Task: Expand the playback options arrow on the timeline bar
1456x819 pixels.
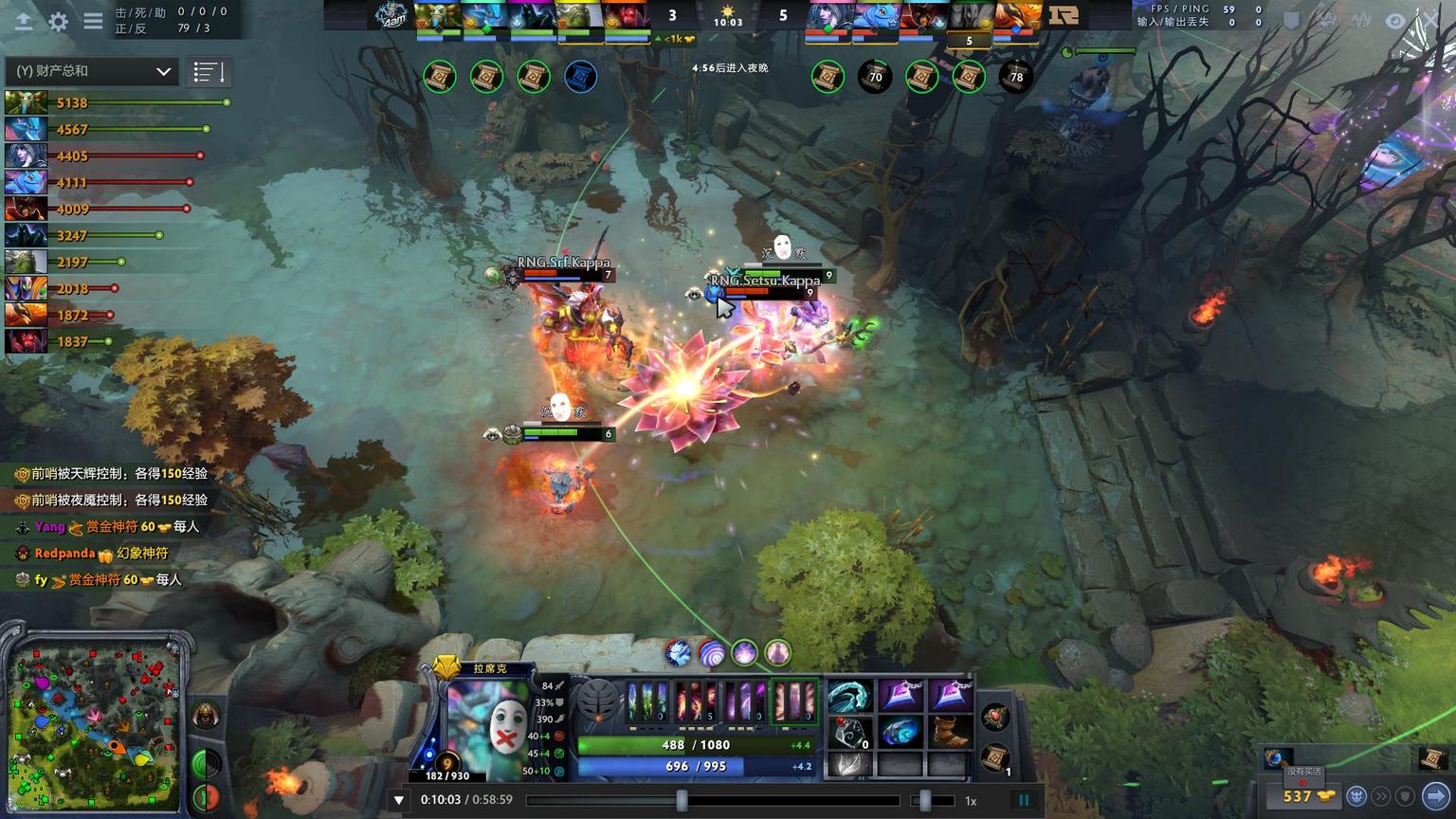Action: pyautogui.click(x=399, y=800)
